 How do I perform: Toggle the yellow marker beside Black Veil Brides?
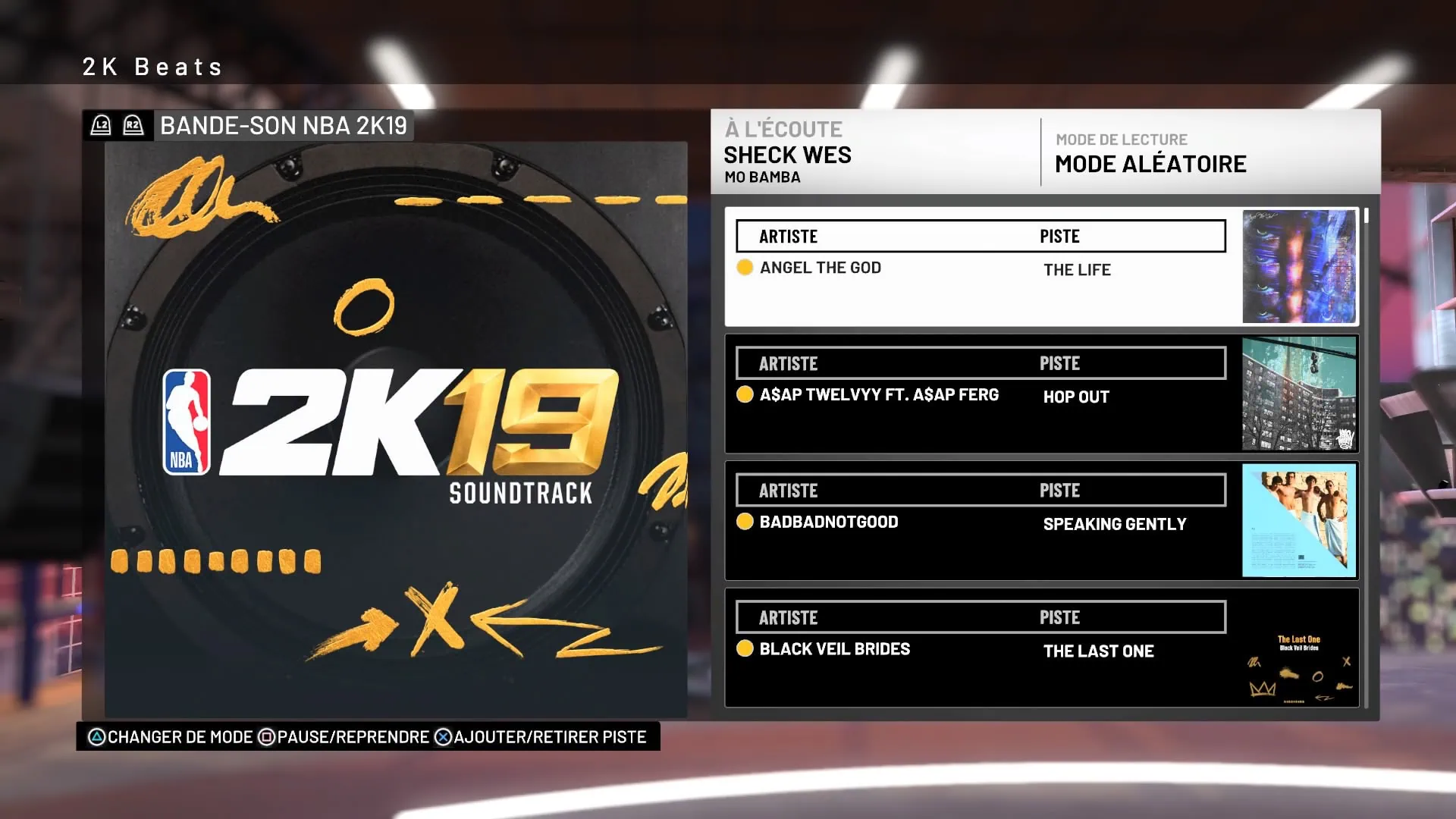[x=745, y=648]
